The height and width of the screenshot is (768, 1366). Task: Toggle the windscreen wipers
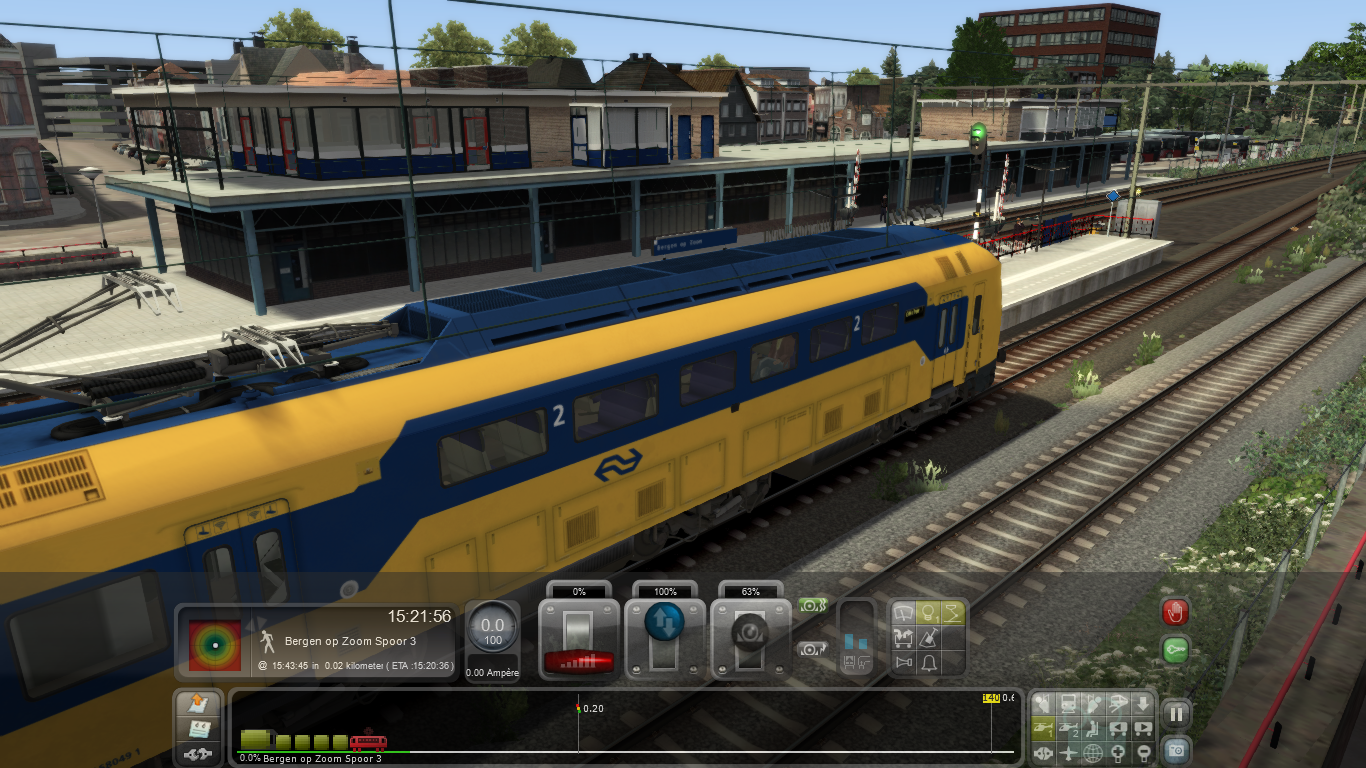904,613
